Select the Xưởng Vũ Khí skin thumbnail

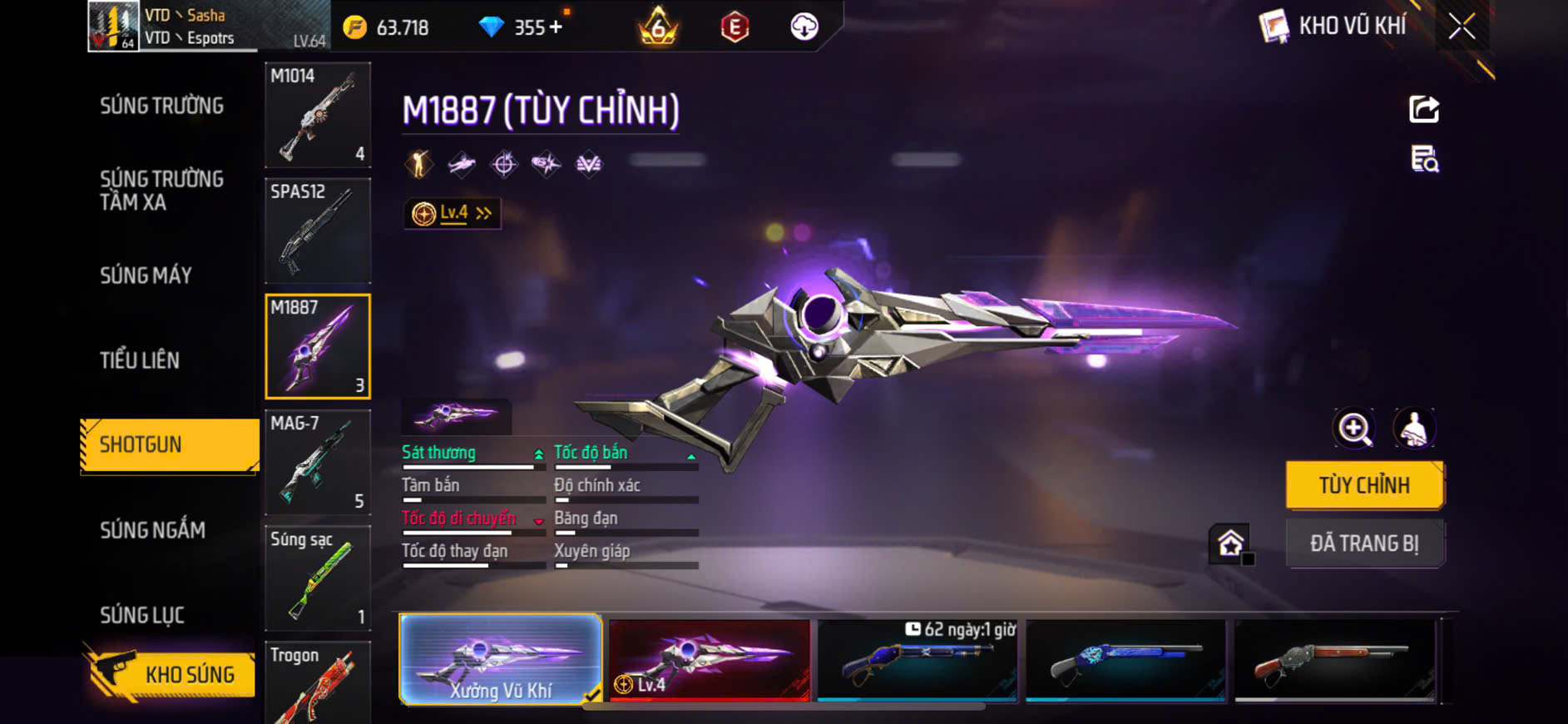[x=501, y=660]
